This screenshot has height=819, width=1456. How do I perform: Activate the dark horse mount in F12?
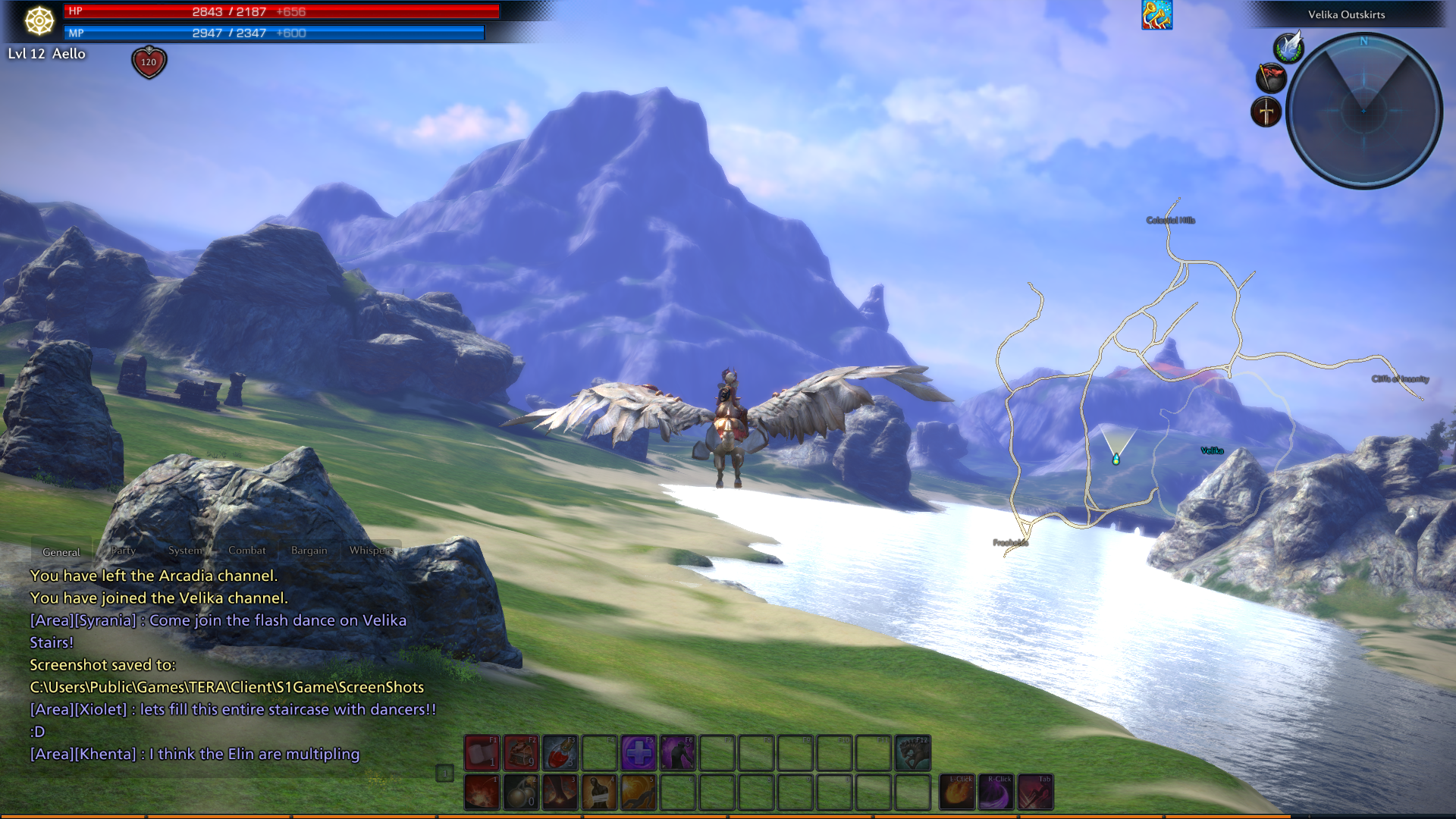pos(912,753)
